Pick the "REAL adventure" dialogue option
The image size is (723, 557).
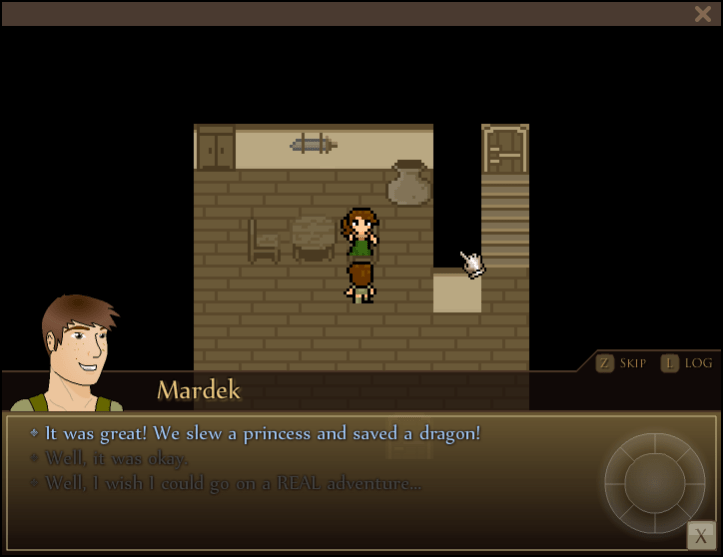point(233,484)
